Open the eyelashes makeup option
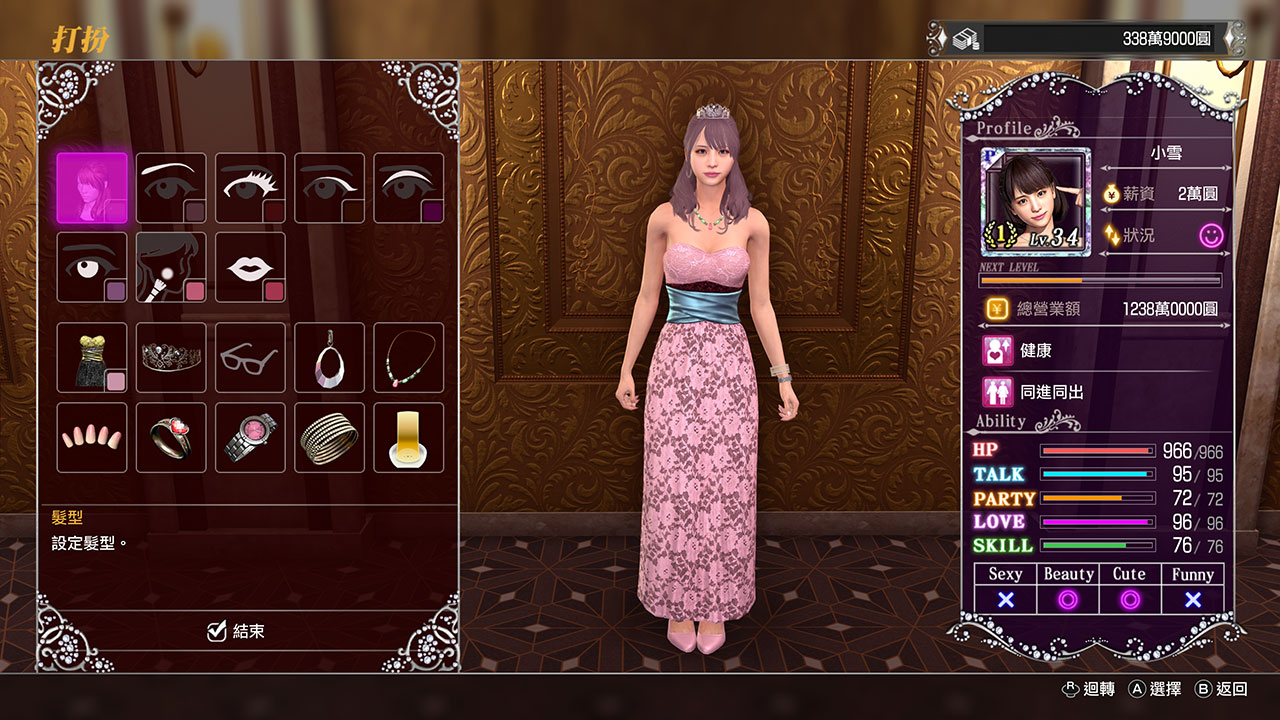The width and height of the screenshot is (1280, 720). (250, 188)
